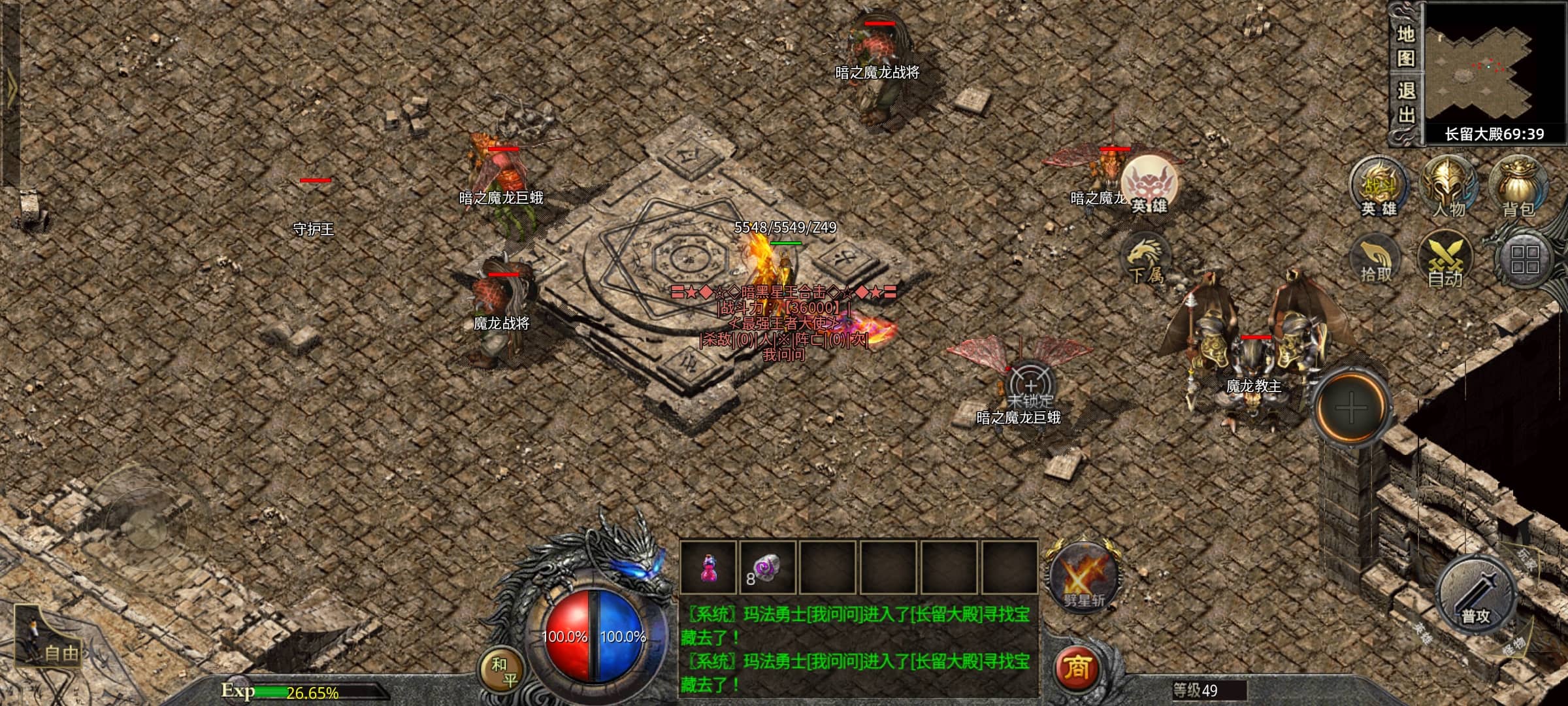The width and height of the screenshot is (1568, 706).
Task: Open the 背包 bag inventory
Action: click(x=1518, y=188)
